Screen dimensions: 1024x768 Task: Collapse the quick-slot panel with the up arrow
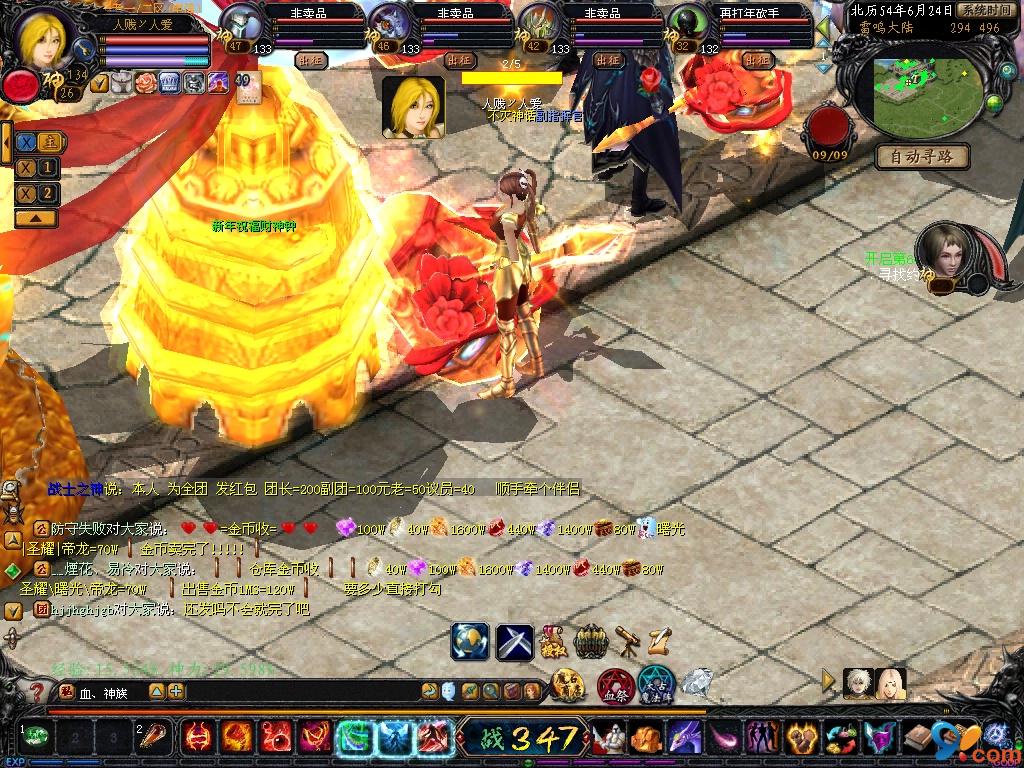[x=35, y=217]
